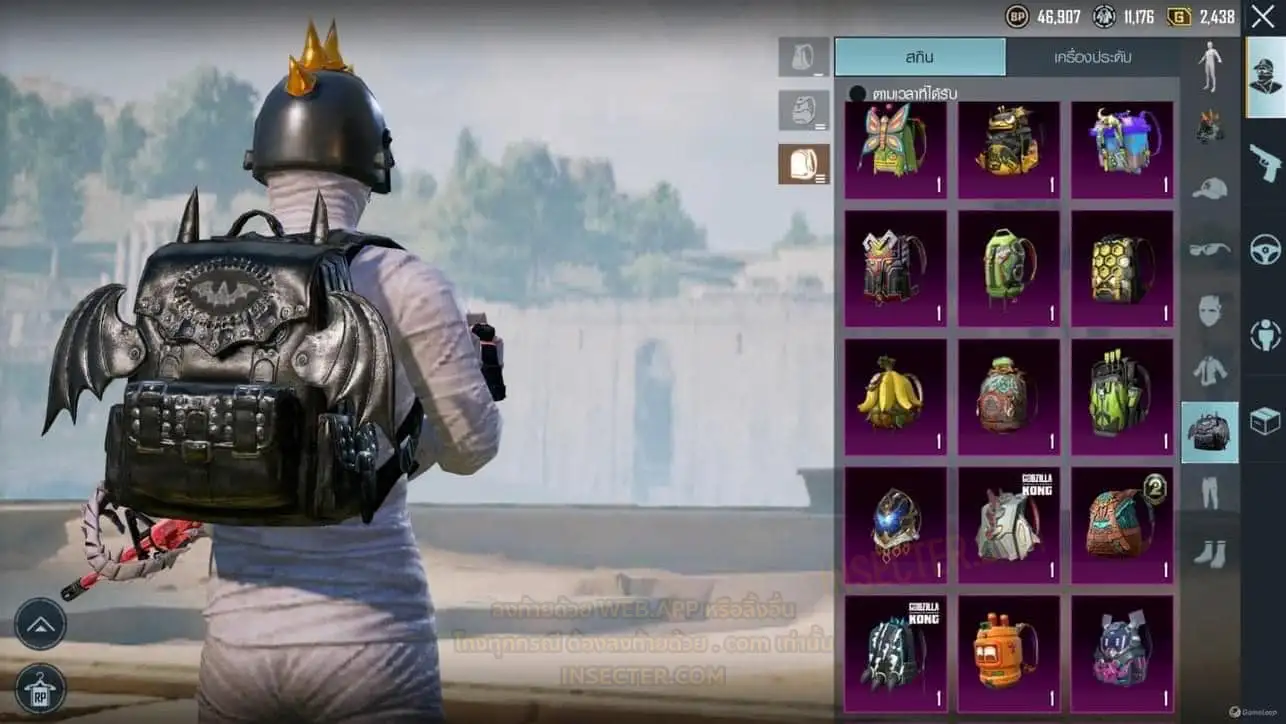This screenshot has height=724, width=1286.
Task: Choose the banana bunch backpack skin
Action: coord(895,397)
